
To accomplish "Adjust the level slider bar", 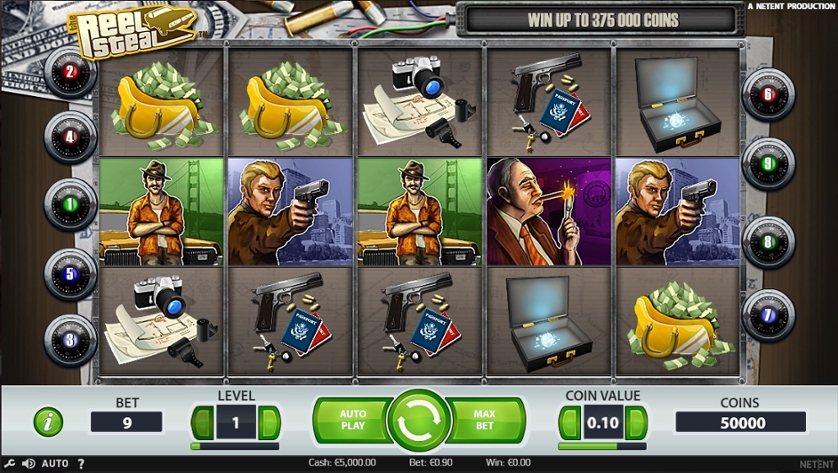I will click(x=236, y=446).
